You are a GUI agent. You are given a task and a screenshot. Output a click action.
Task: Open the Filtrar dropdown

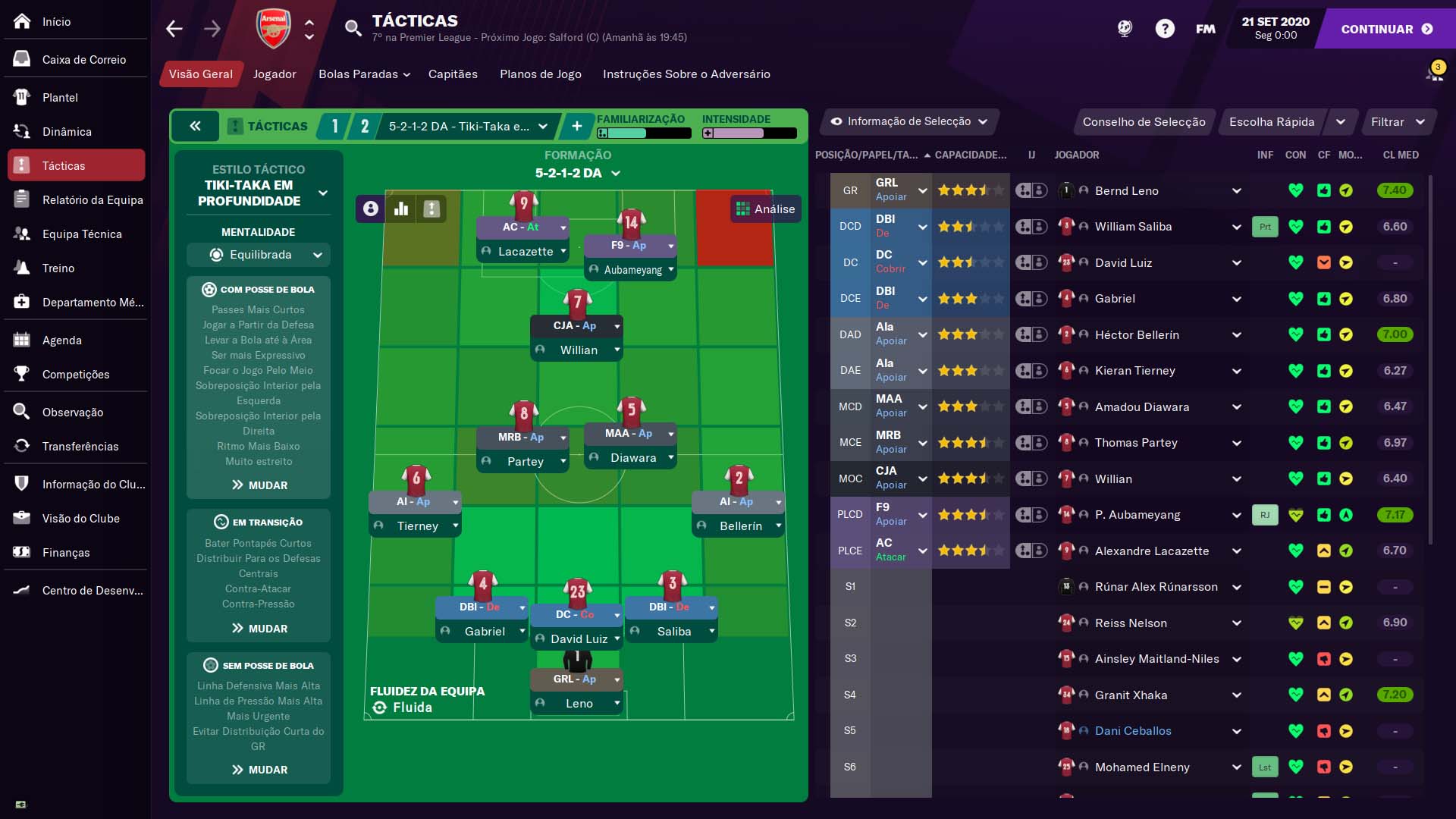(x=1398, y=121)
